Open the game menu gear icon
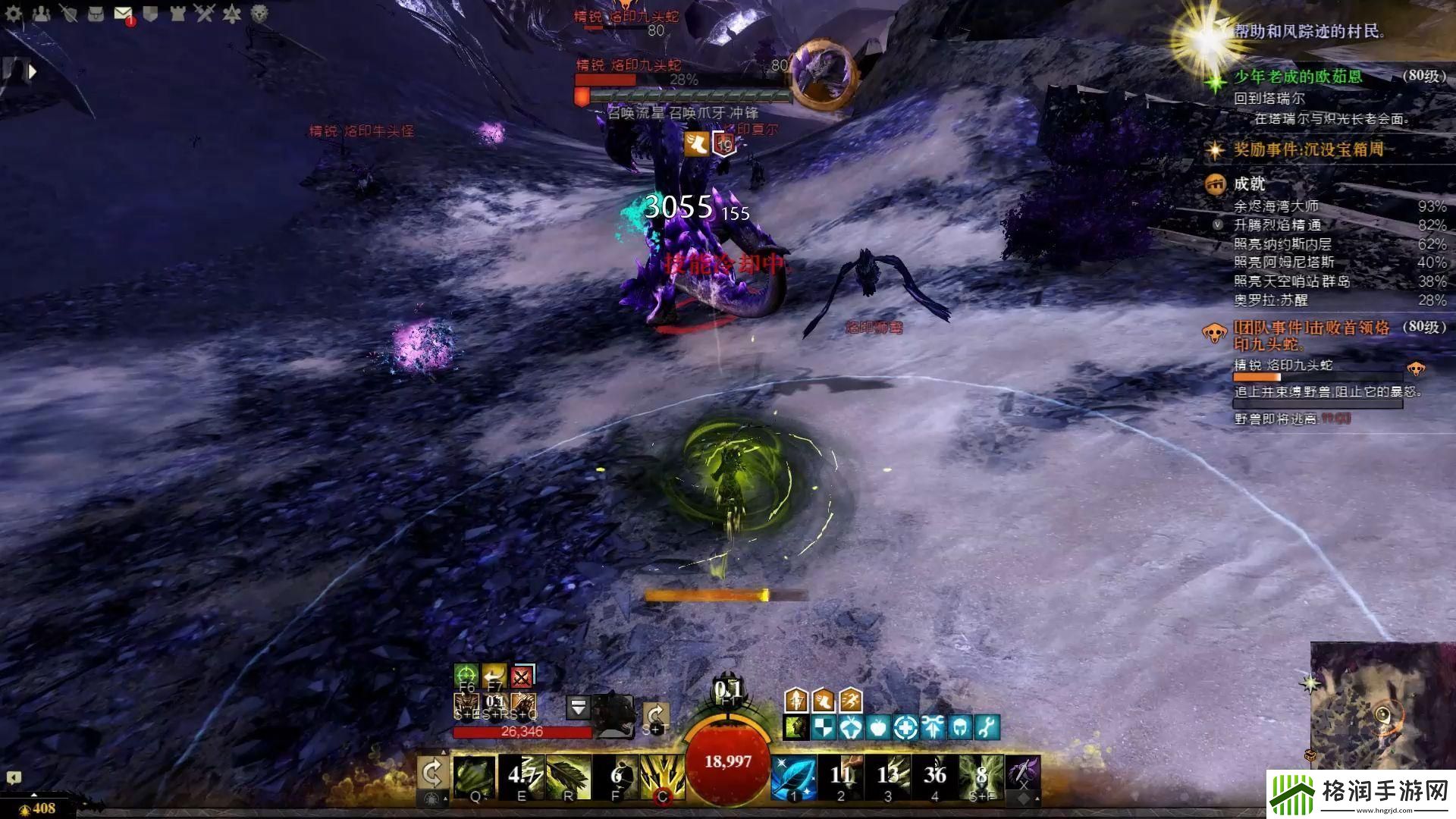Image resolution: width=1456 pixels, height=819 pixels. click(14, 14)
